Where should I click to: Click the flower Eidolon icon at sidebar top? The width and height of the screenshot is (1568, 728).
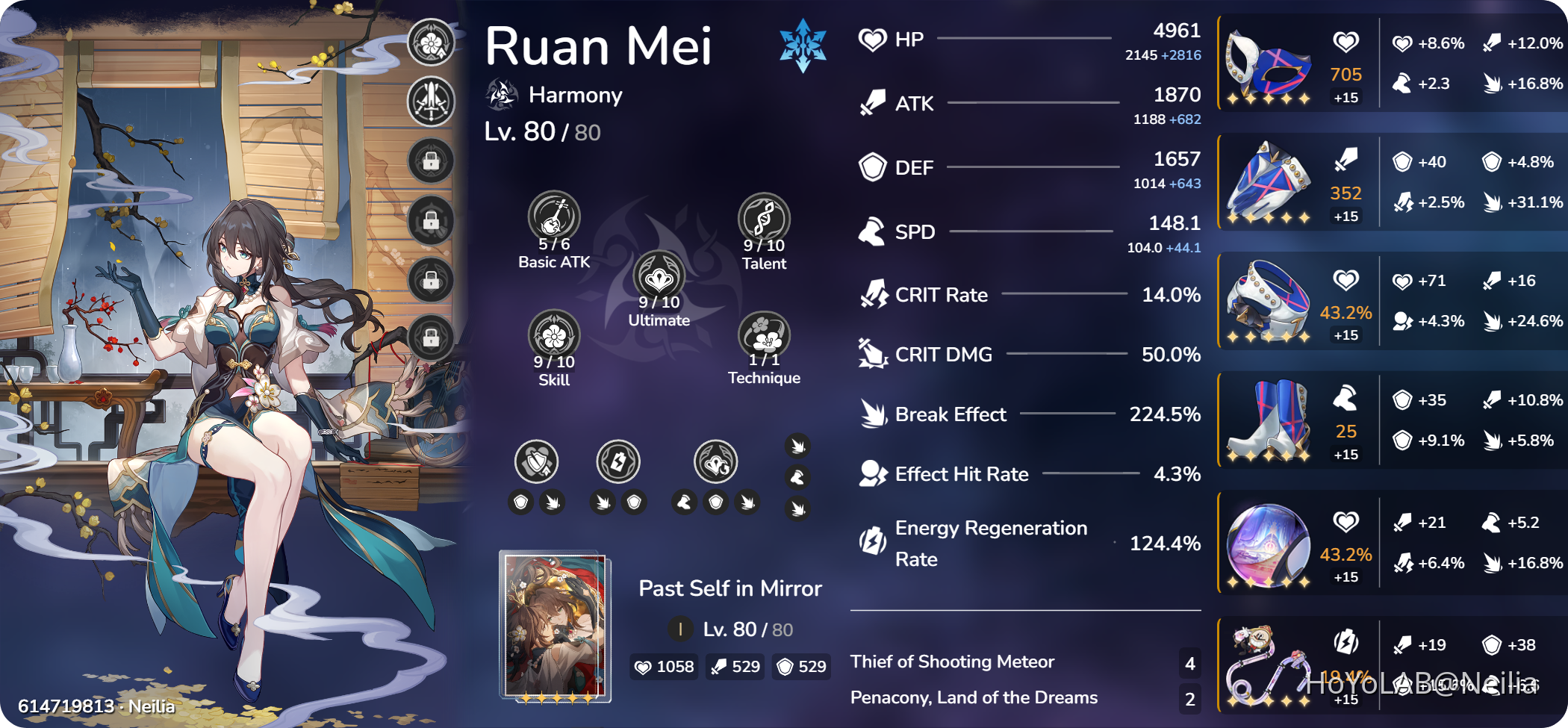tap(429, 43)
